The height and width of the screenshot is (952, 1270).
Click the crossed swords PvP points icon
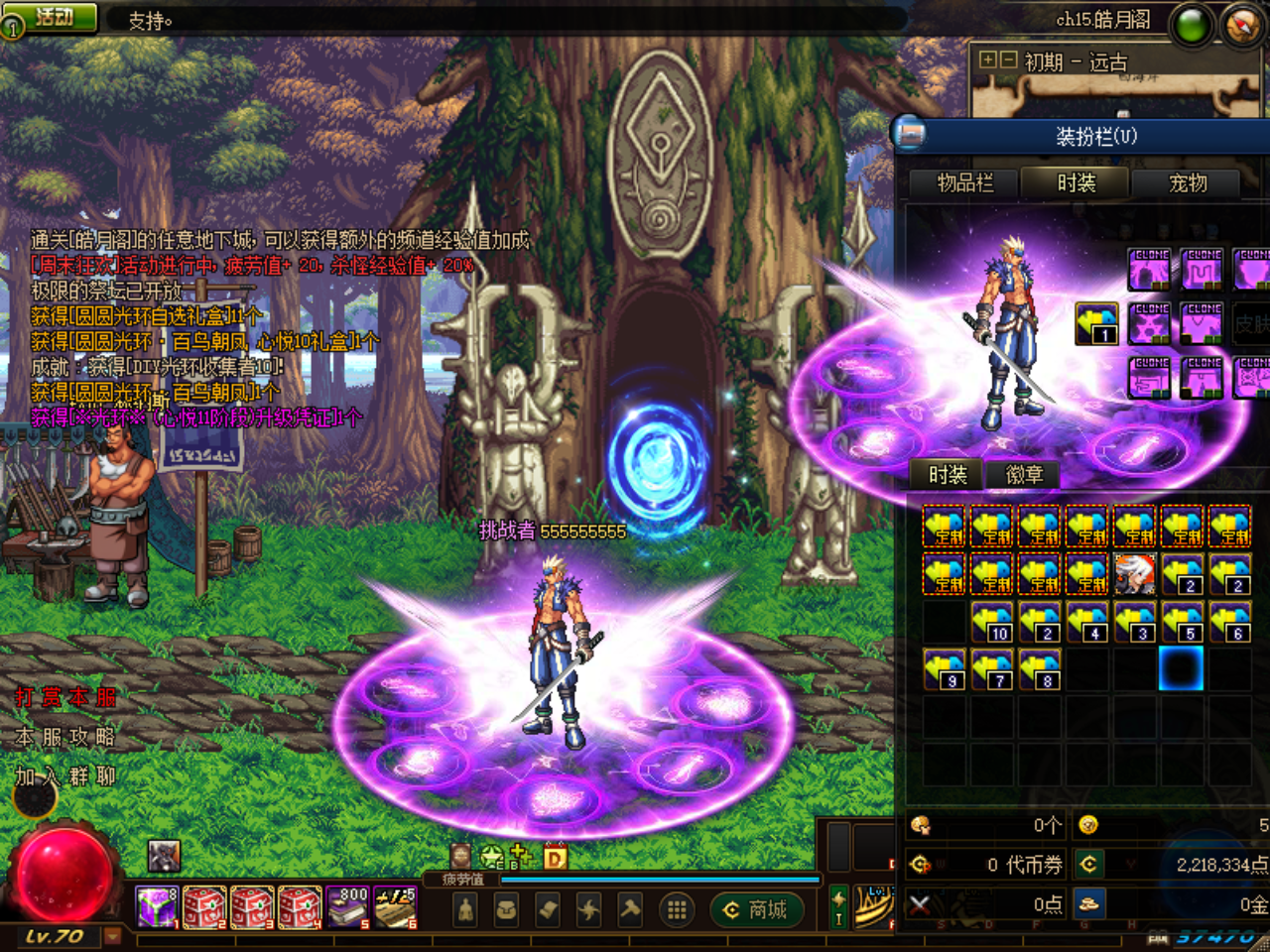919,903
